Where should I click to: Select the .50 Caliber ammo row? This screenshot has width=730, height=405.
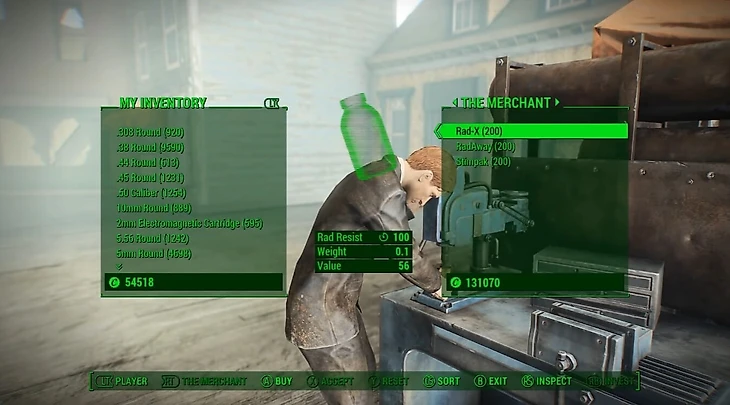(x=151, y=192)
